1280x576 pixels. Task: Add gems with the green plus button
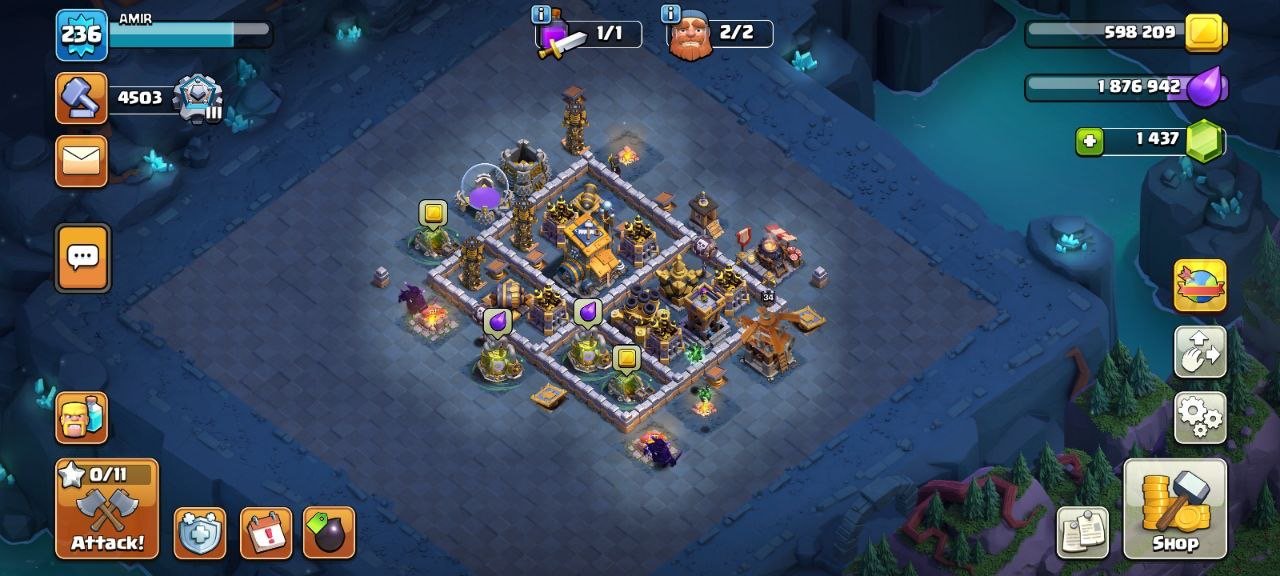tap(1090, 141)
